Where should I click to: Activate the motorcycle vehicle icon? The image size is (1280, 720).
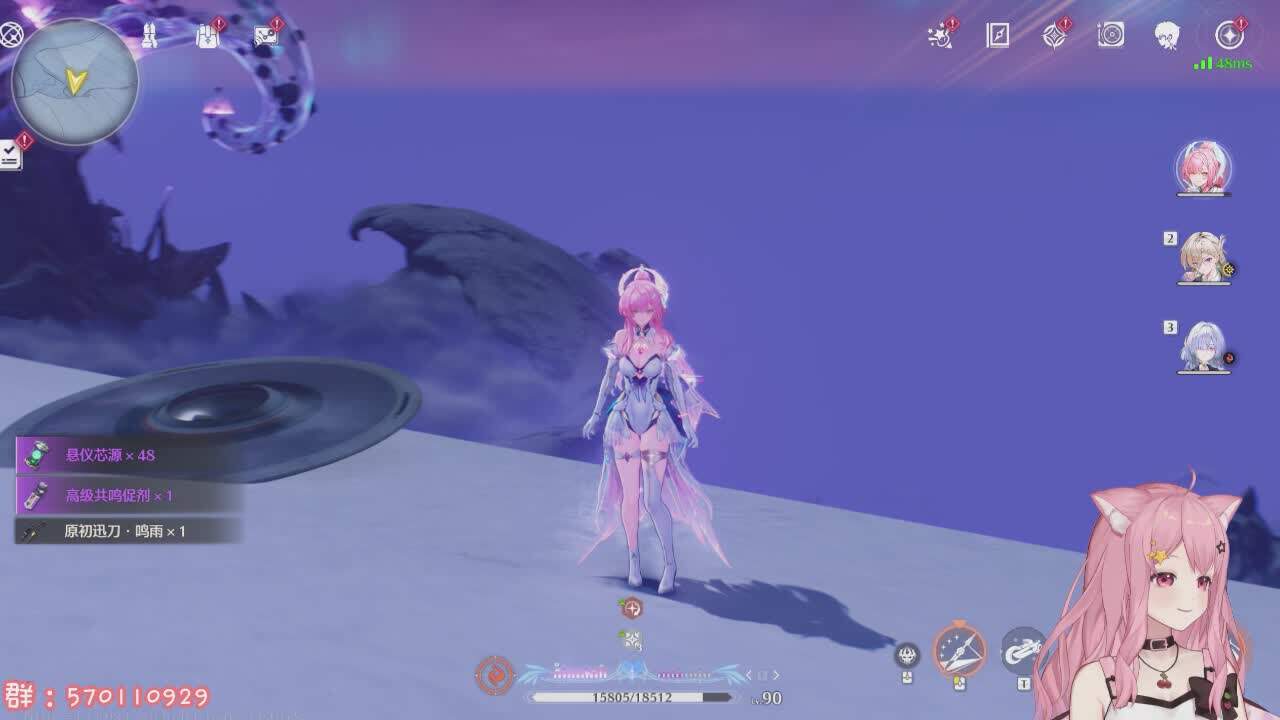(x=1022, y=650)
